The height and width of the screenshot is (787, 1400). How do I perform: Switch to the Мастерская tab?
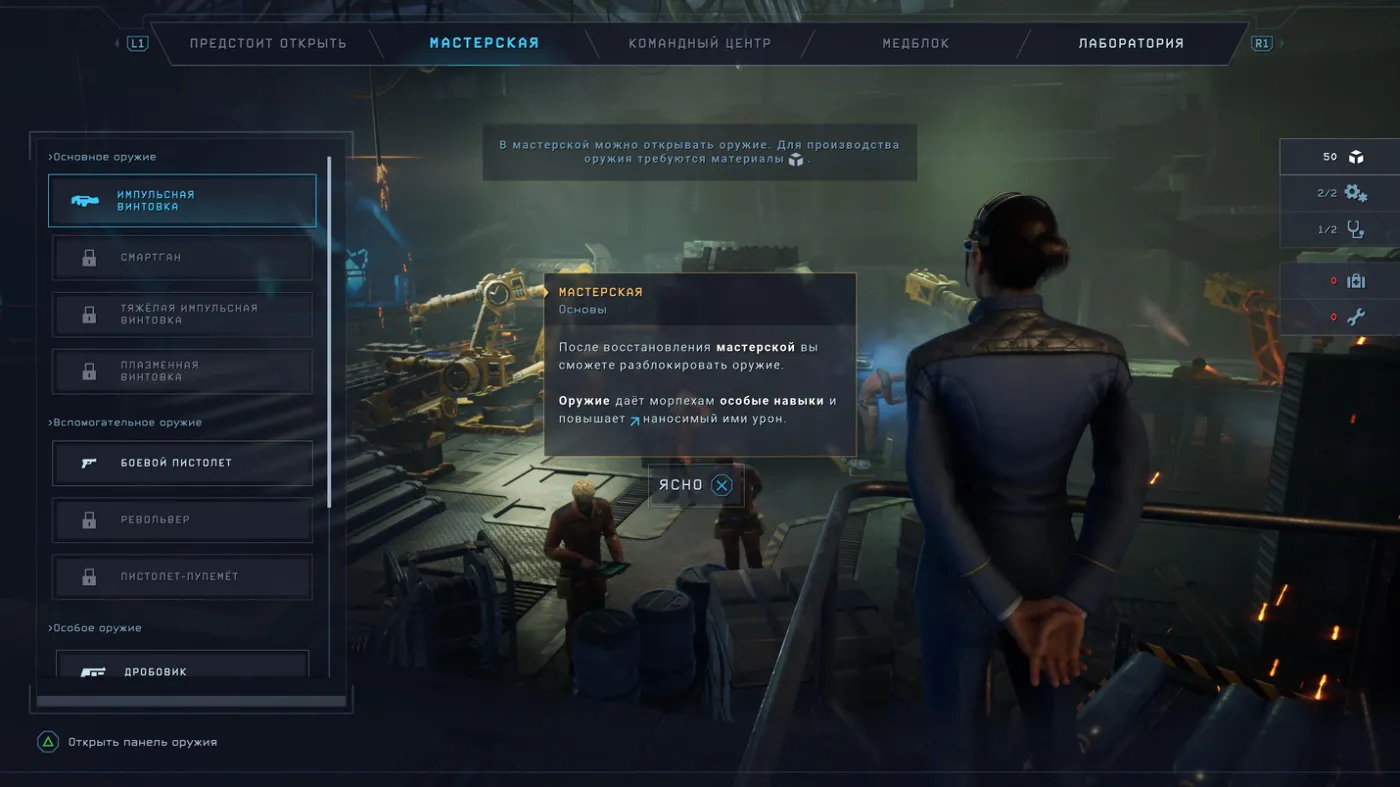(484, 43)
